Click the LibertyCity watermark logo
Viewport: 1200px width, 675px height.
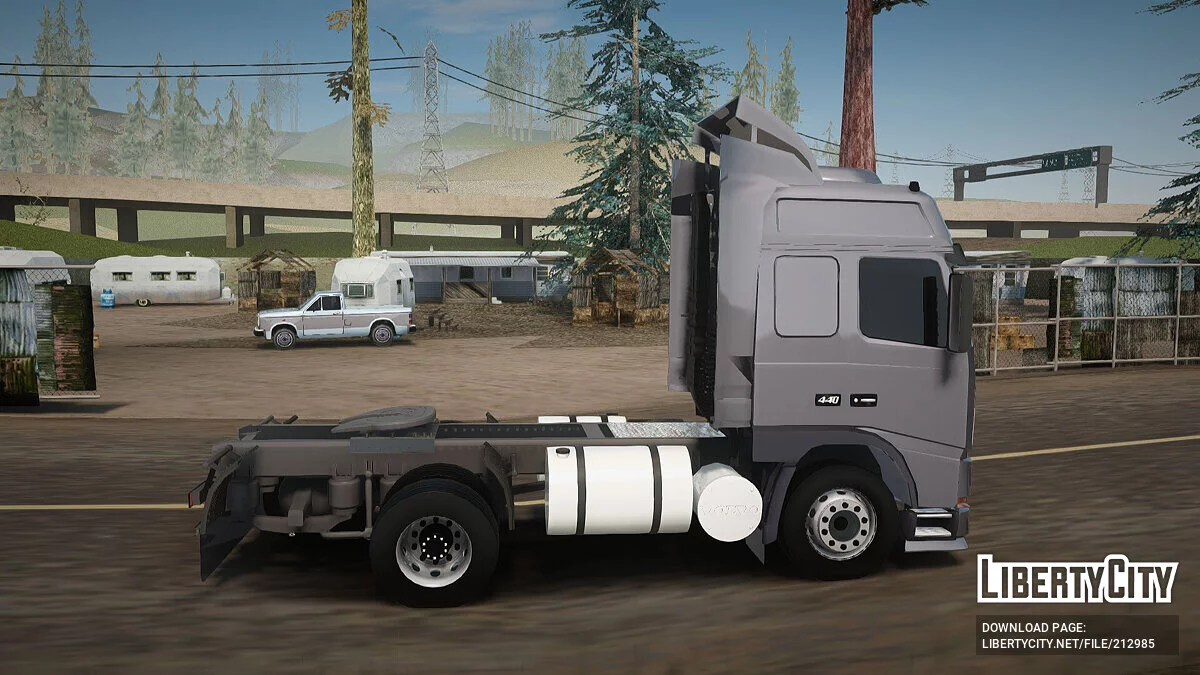(x=1077, y=579)
